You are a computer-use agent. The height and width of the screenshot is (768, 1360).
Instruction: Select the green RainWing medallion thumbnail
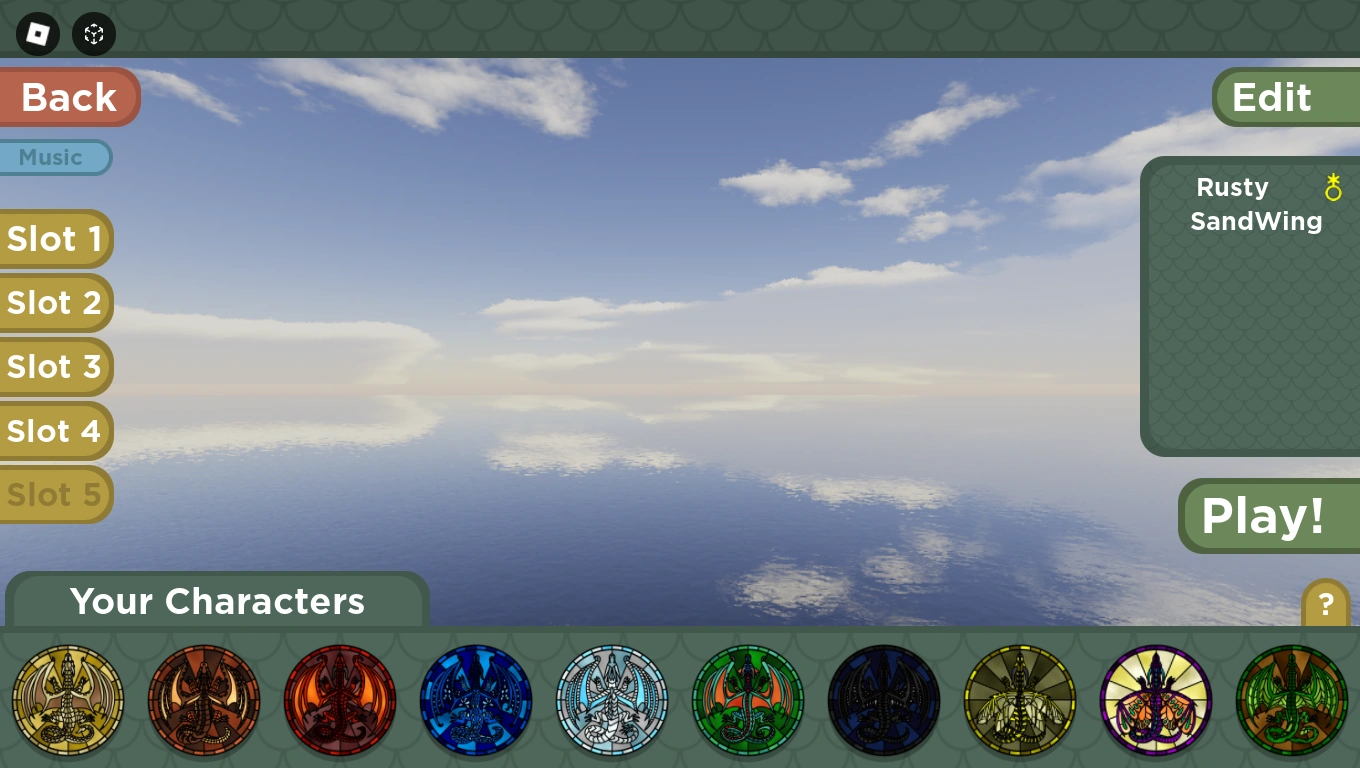coord(748,700)
